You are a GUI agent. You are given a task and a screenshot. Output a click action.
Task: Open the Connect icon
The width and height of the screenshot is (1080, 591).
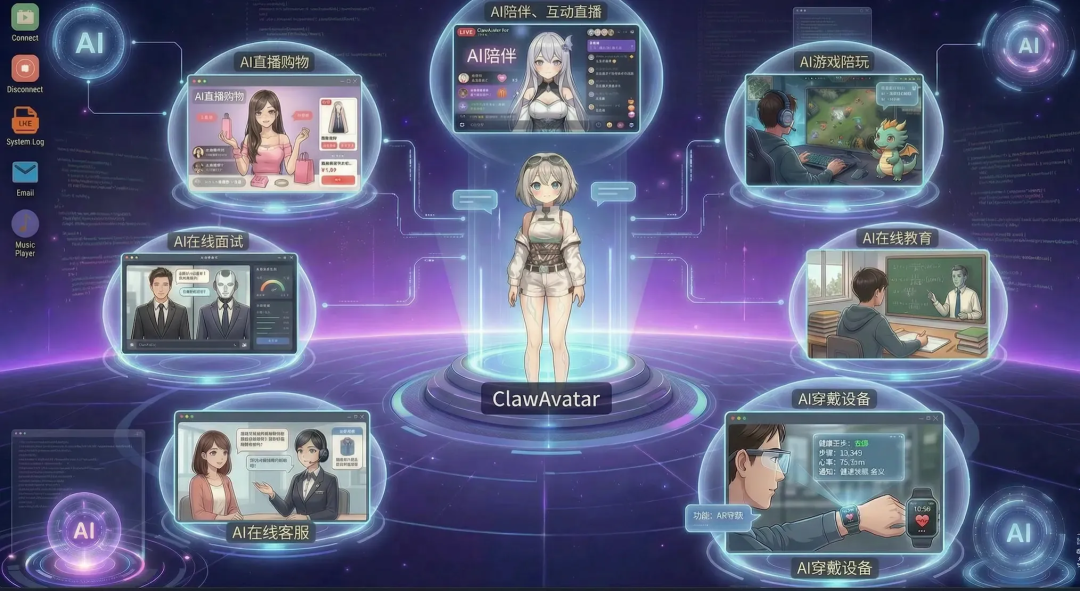tap(25, 17)
